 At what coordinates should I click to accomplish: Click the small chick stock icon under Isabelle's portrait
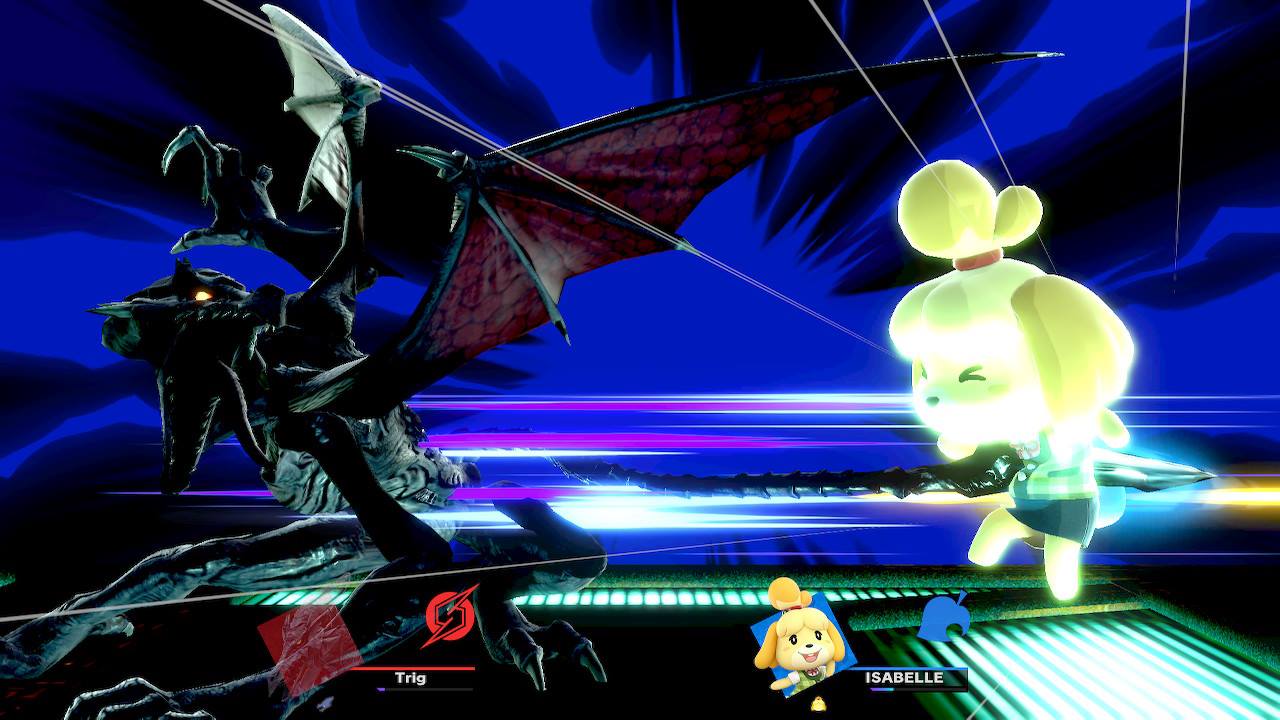click(x=818, y=703)
